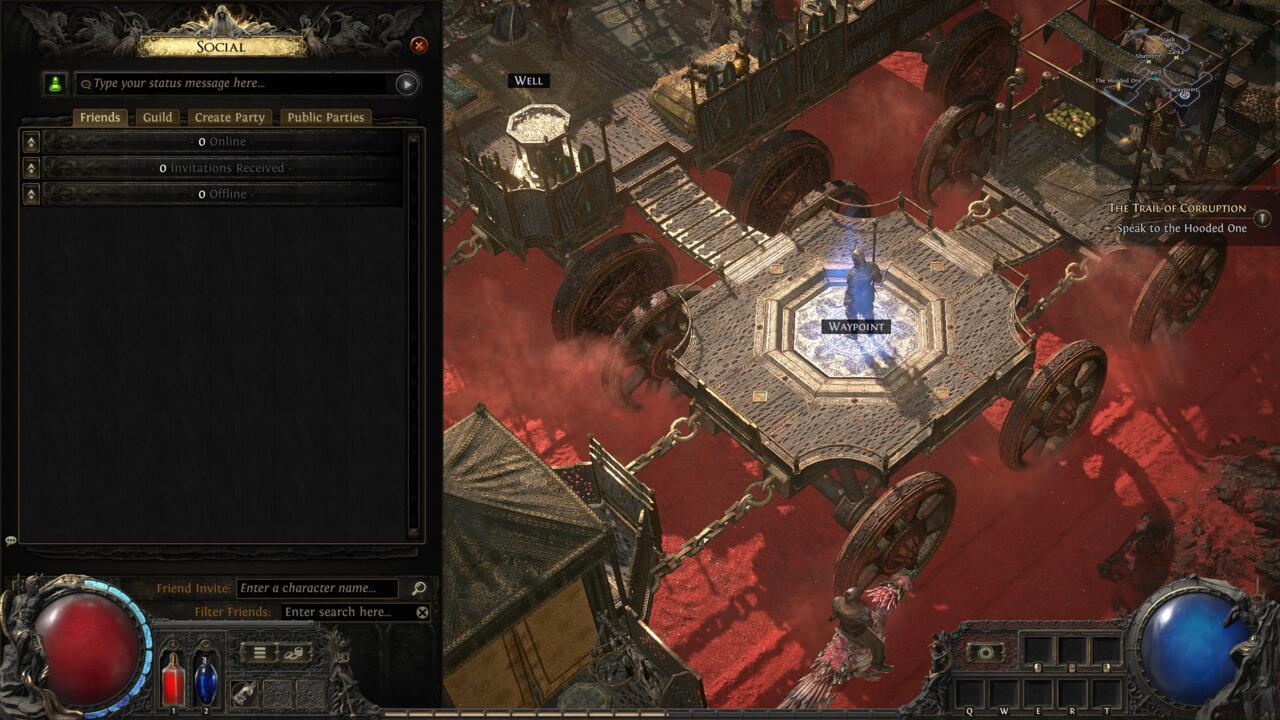
Task: Select the item in the first charm slot
Action: pos(245,694)
